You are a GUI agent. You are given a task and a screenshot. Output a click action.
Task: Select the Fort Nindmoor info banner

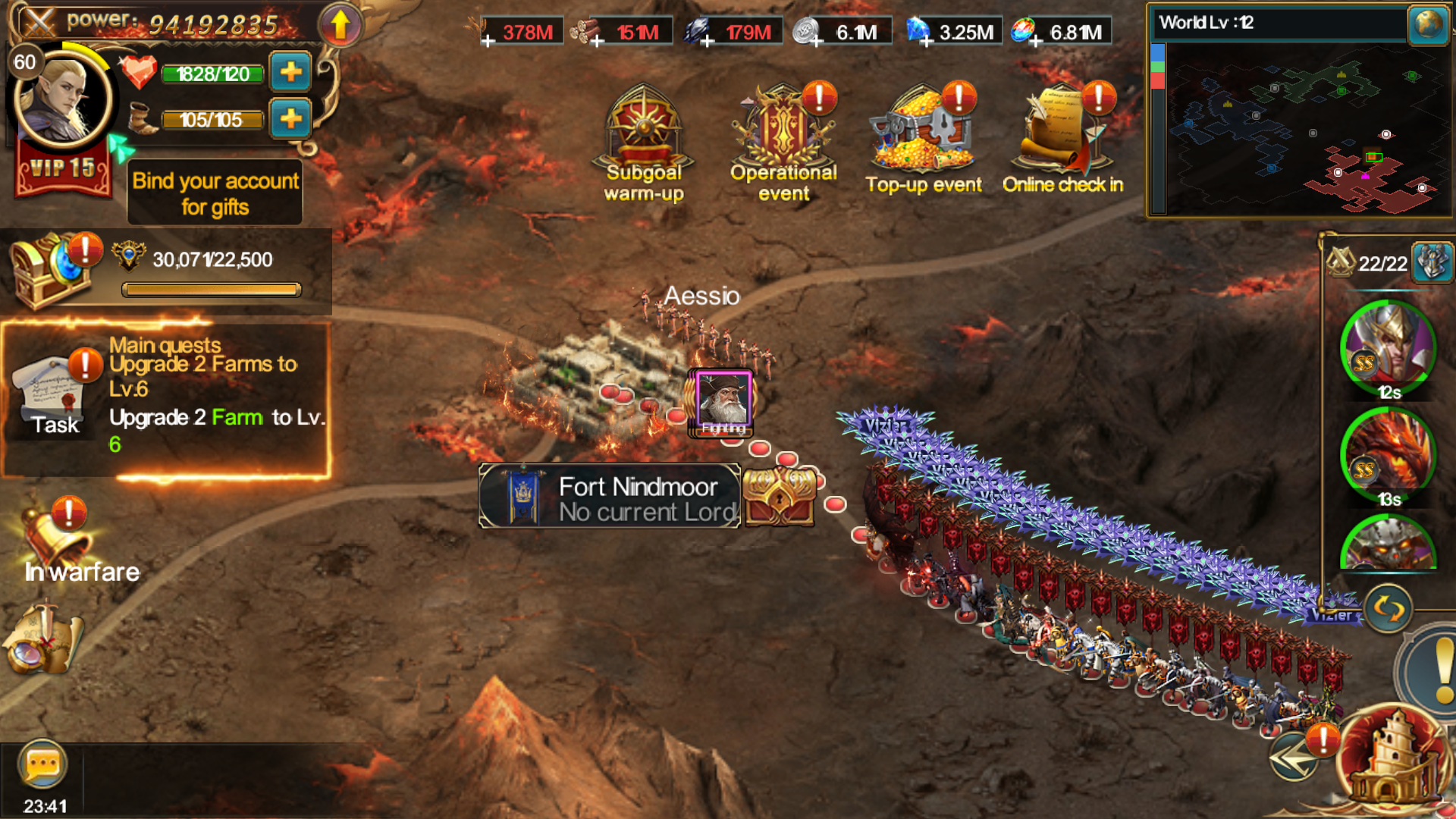point(610,497)
